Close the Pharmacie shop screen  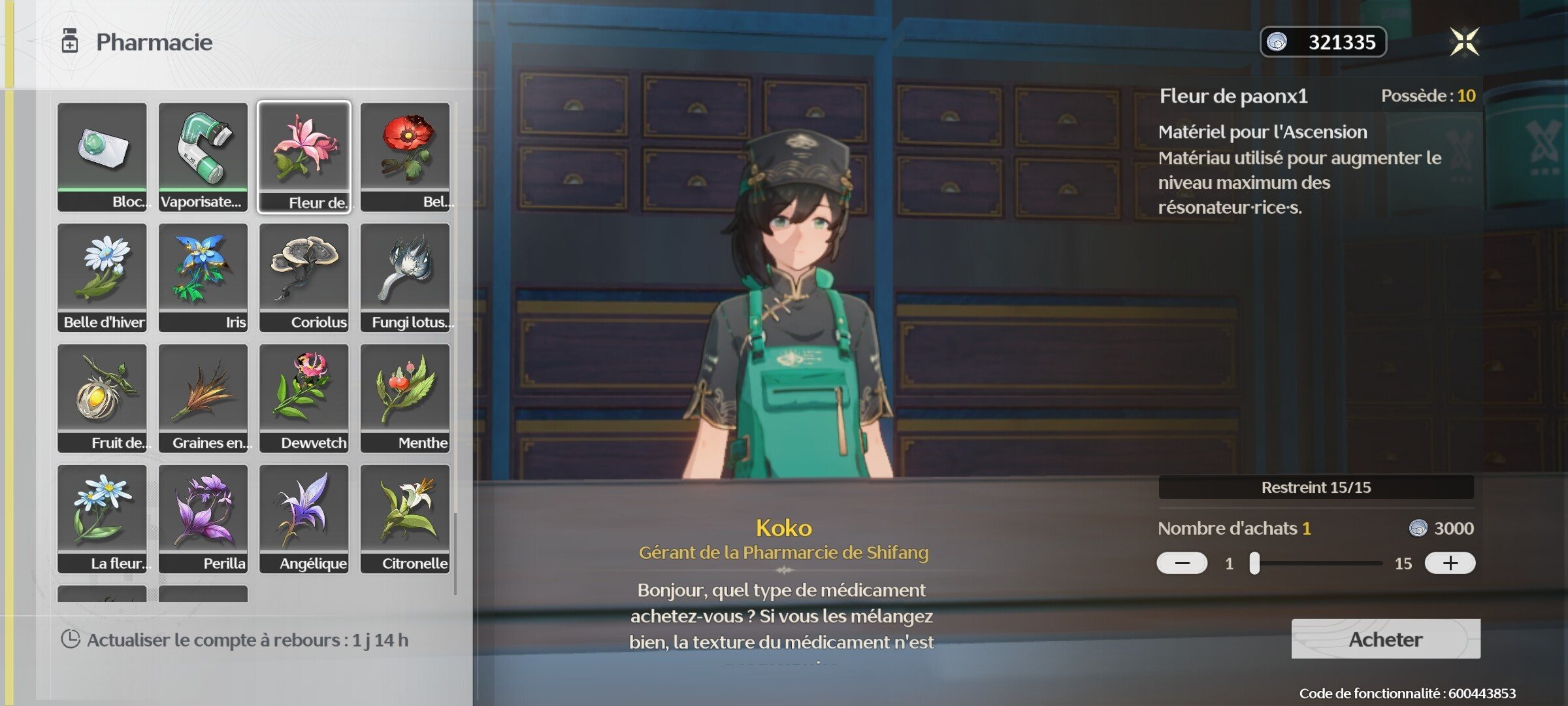tap(1464, 42)
